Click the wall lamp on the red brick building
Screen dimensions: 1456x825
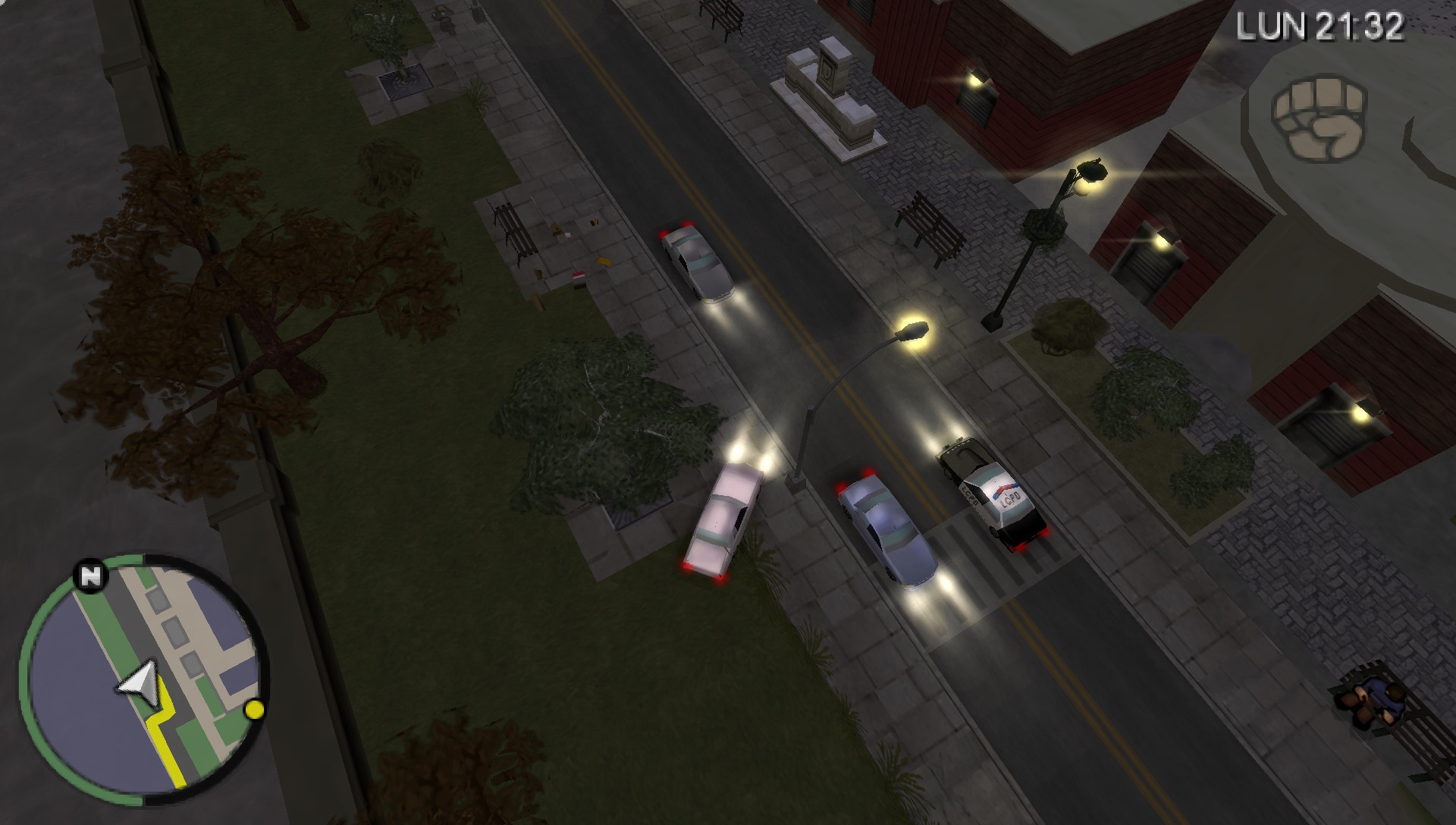pos(978,82)
